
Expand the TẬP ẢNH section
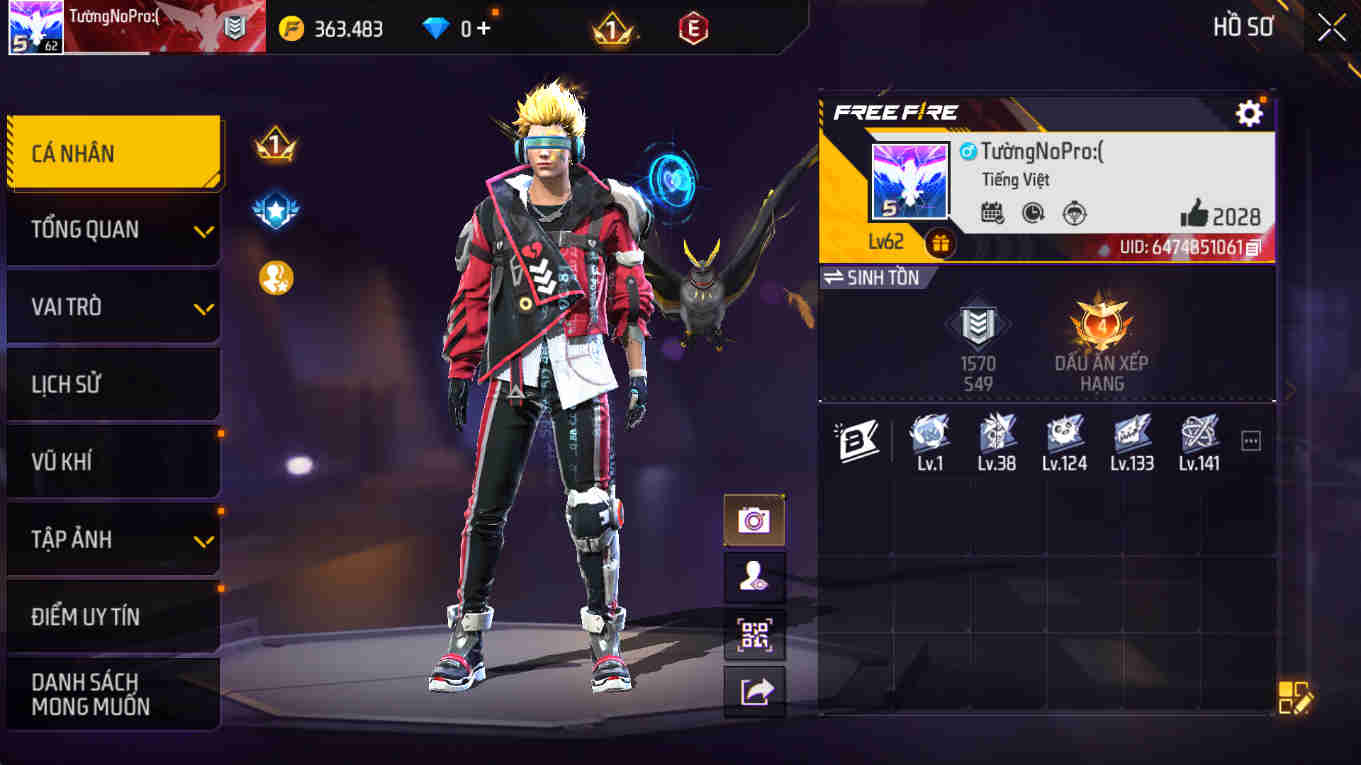tap(113, 539)
